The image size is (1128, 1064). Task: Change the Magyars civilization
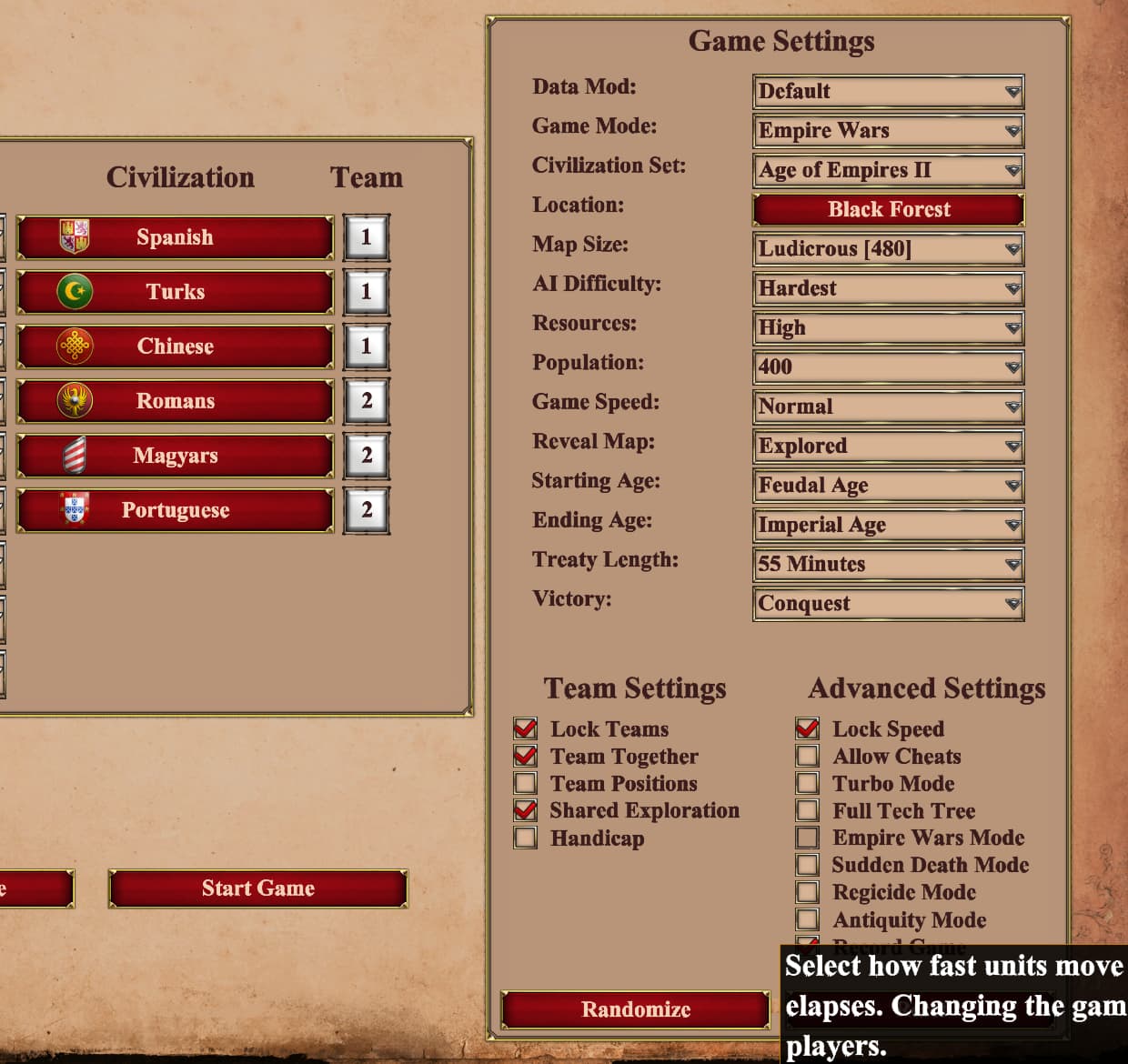coord(175,456)
